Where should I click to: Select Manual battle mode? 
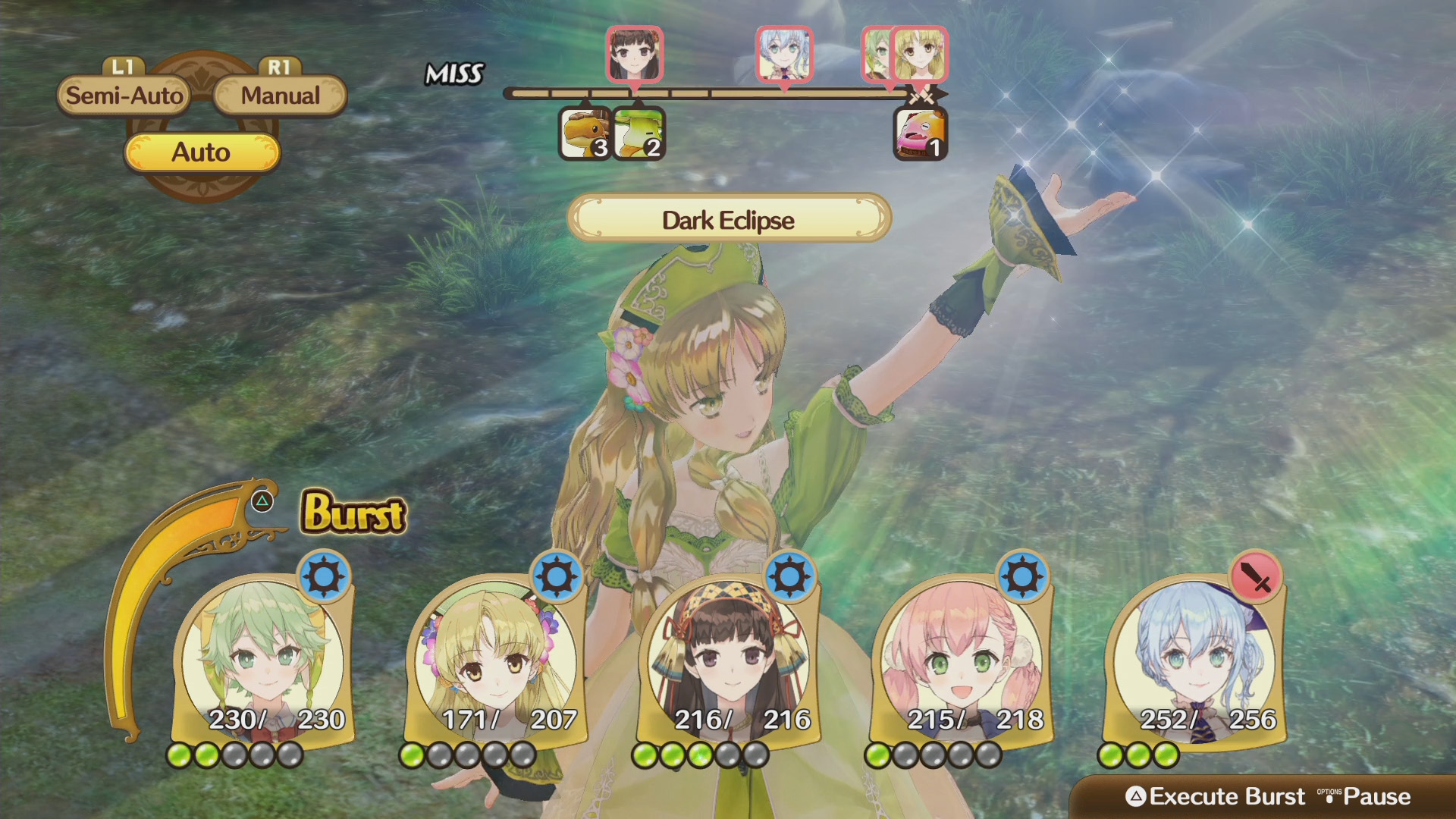tap(280, 96)
